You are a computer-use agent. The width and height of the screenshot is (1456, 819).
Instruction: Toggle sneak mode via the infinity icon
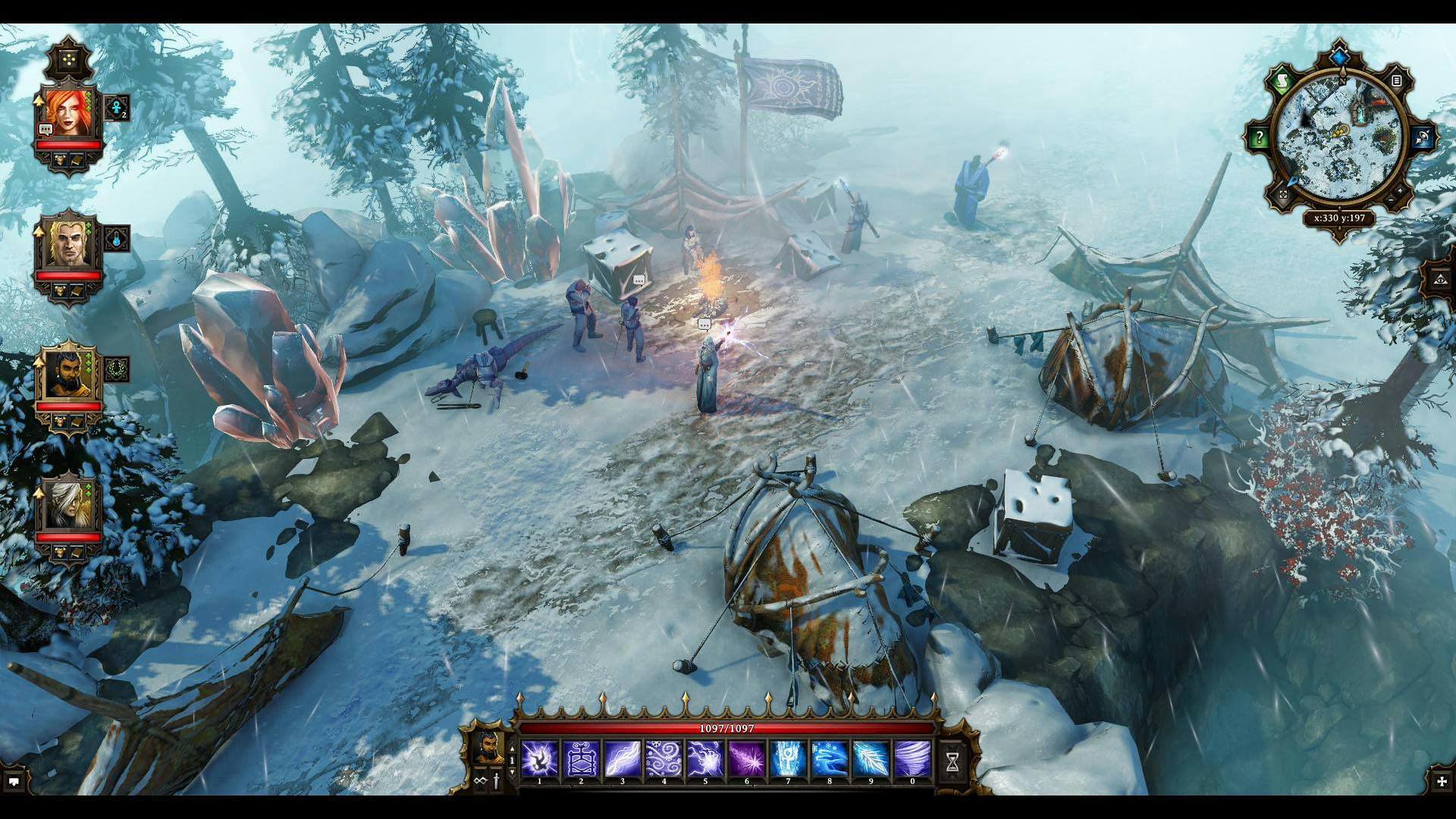coord(479,780)
